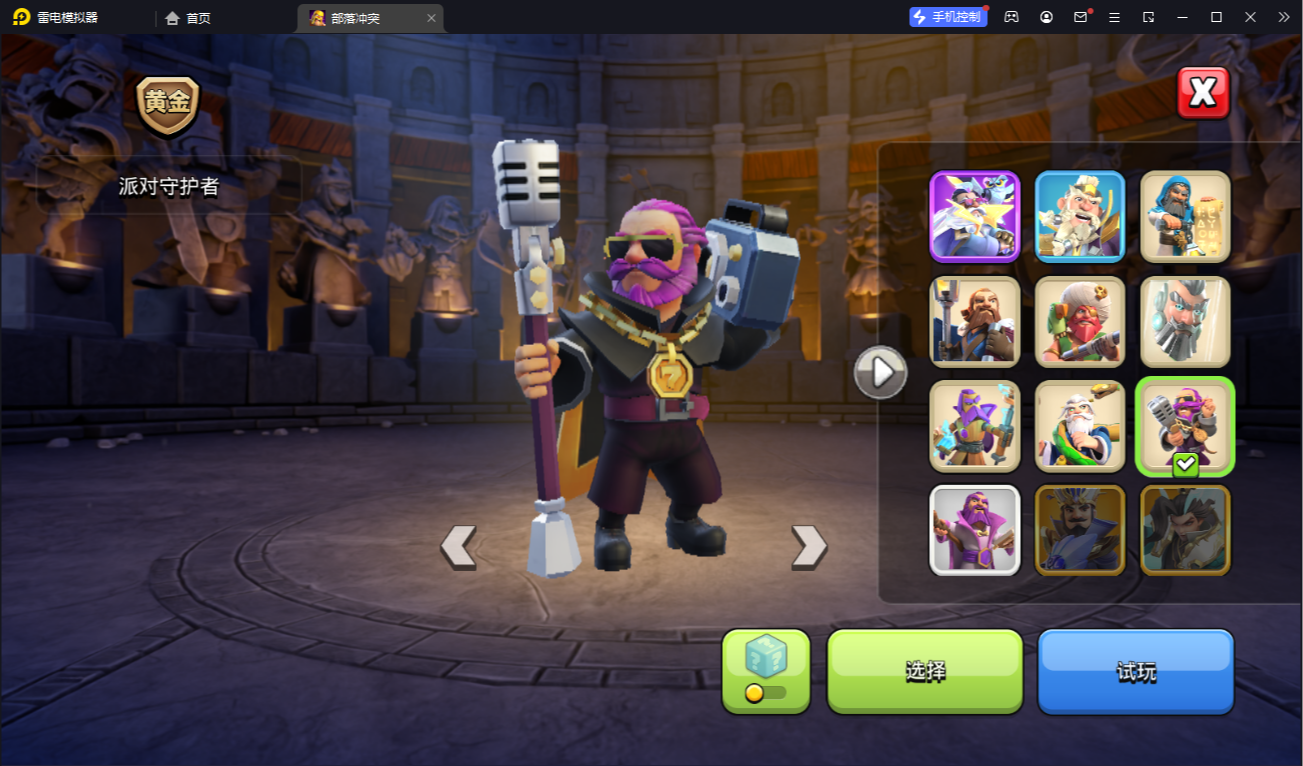The height and width of the screenshot is (766, 1303).
Task: Pick the purple-masked golden armor warden skin
Action: tap(975, 426)
